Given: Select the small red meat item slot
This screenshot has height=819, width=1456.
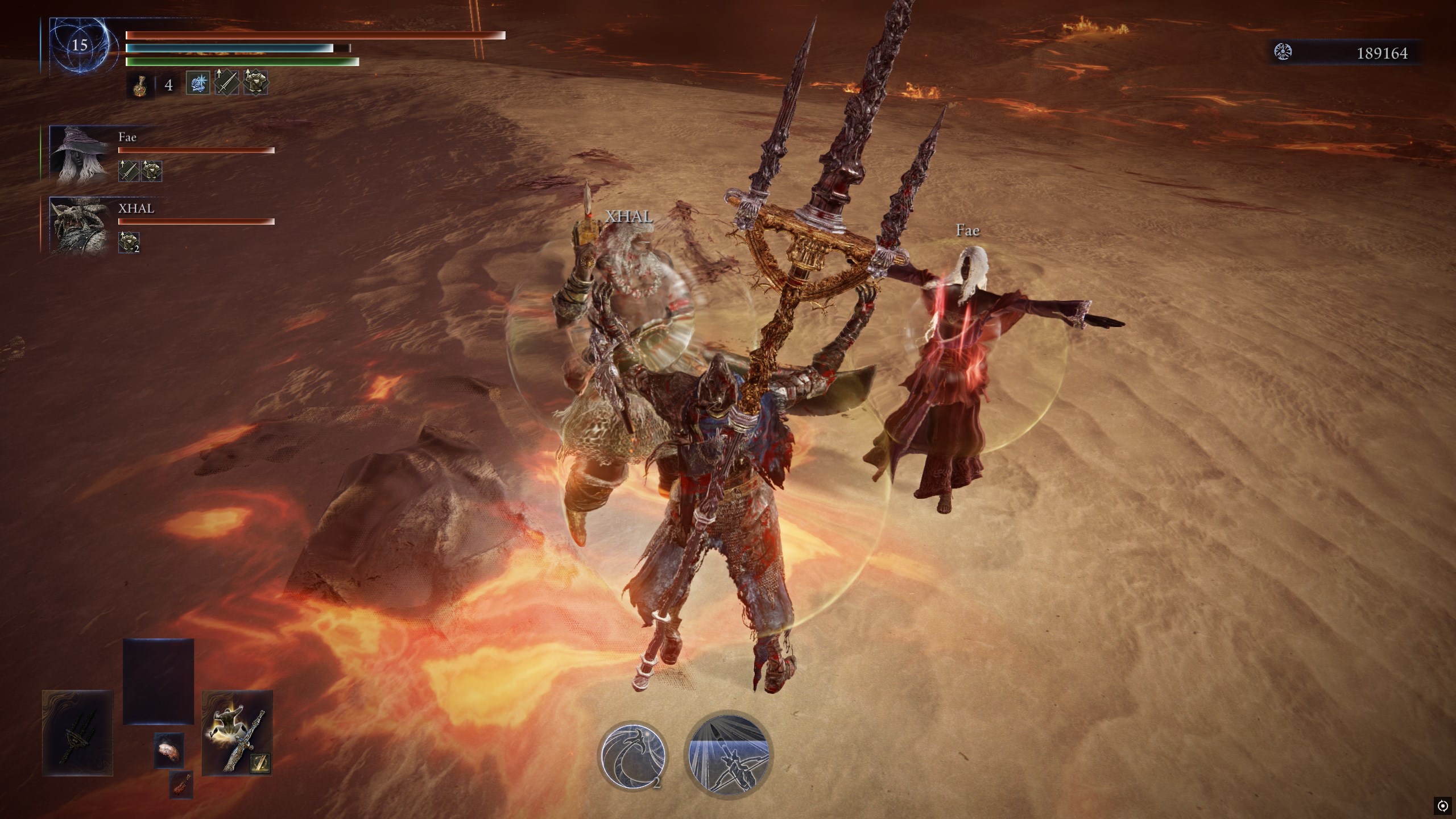Looking at the screenshot, I should tap(181, 784).
